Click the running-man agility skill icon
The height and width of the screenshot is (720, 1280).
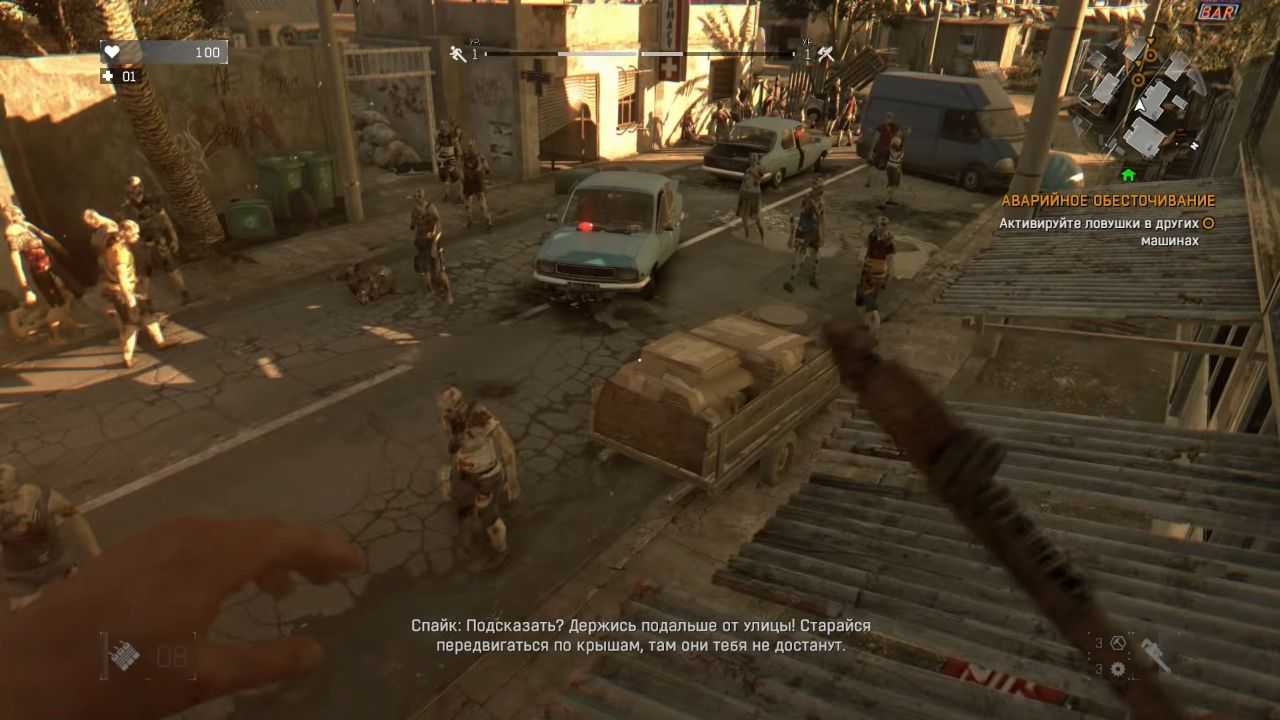click(458, 54)
